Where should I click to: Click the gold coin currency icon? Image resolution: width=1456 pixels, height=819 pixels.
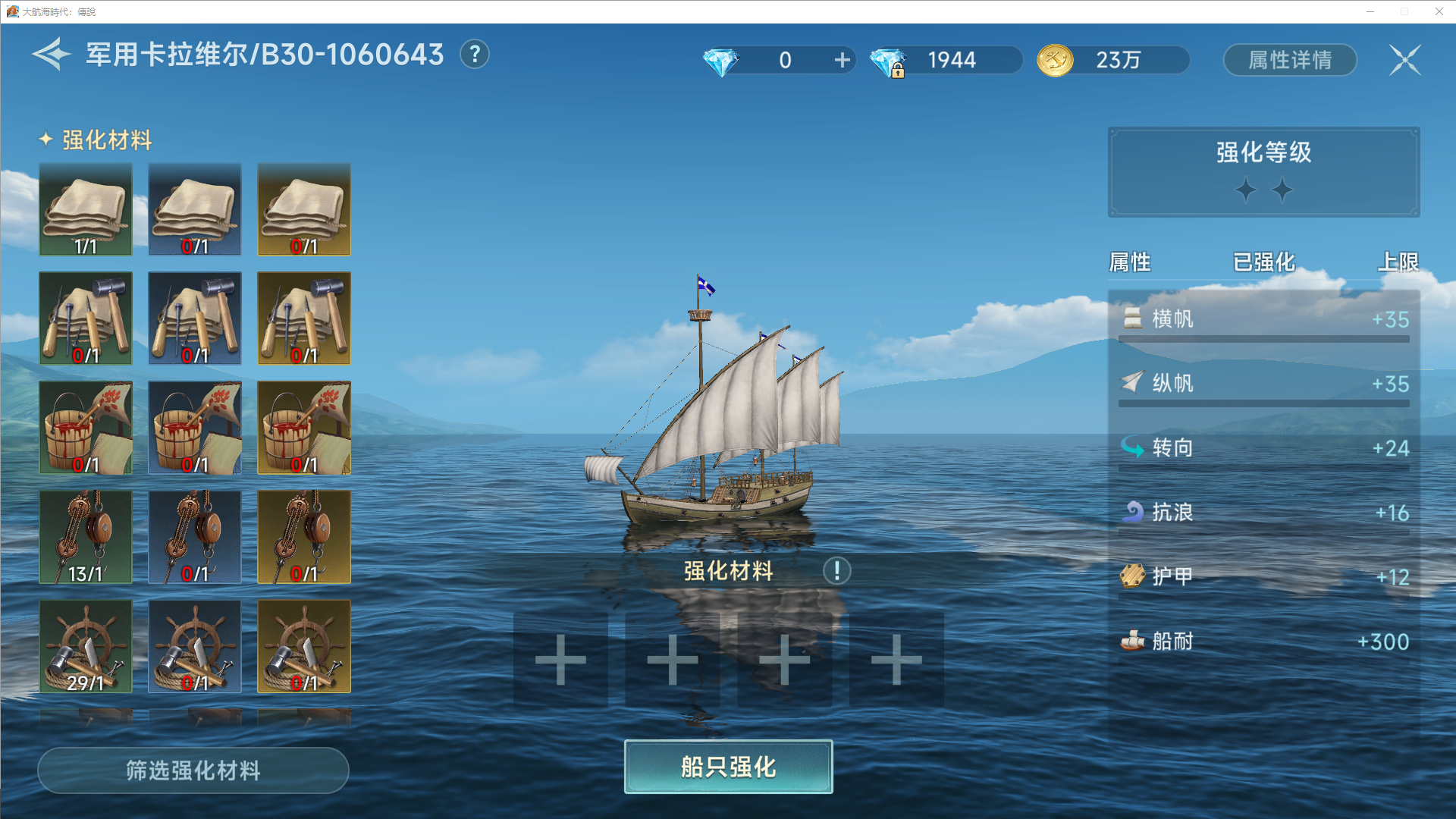[x=1055, y=60]
